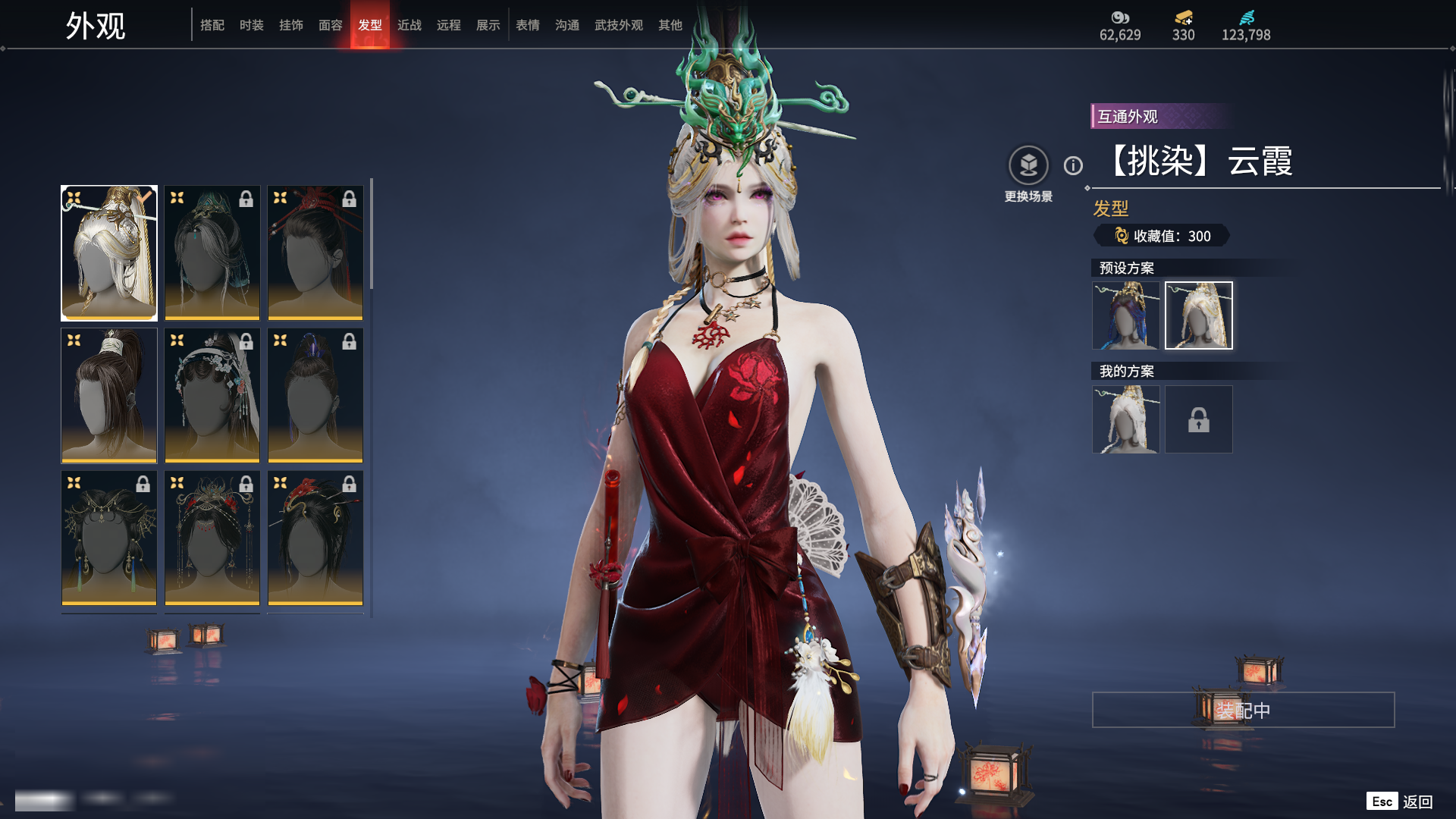1456x819 pixels.
Task: Click the 装配中 equip button
Action: (1243, 710)
